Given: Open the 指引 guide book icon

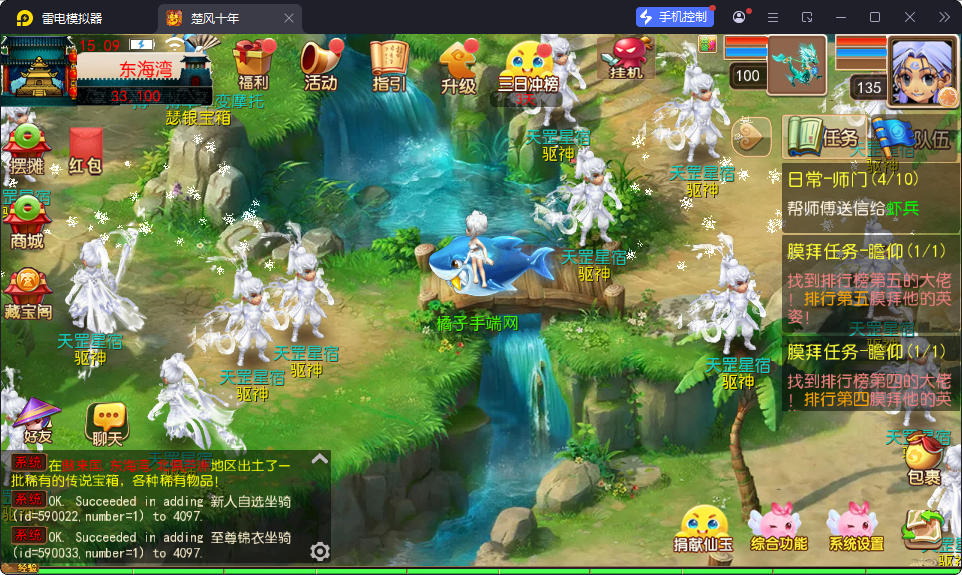Looking at the screenshot, I should 389,64.
